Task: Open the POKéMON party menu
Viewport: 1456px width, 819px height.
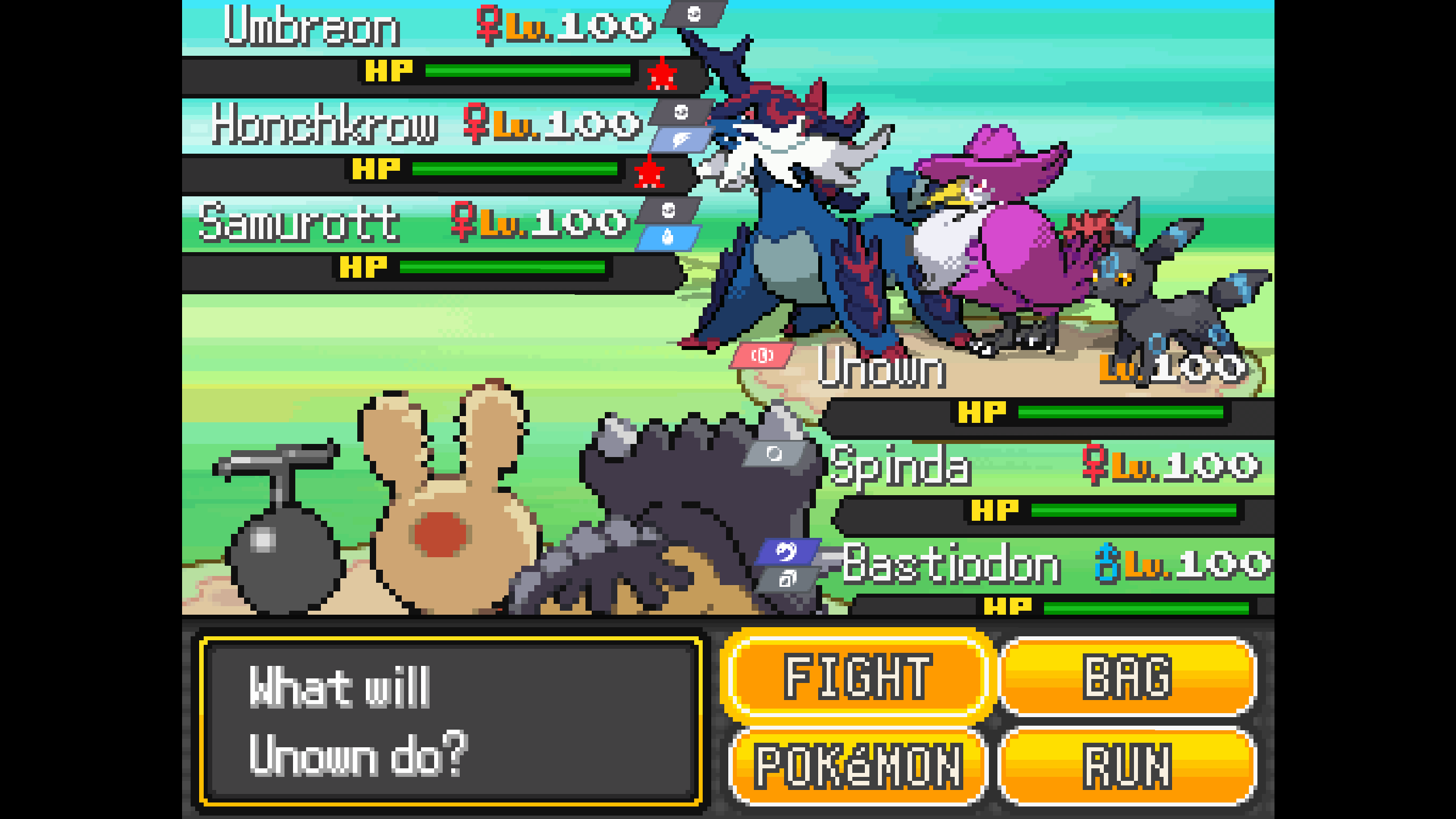Action: pos(857,766)
